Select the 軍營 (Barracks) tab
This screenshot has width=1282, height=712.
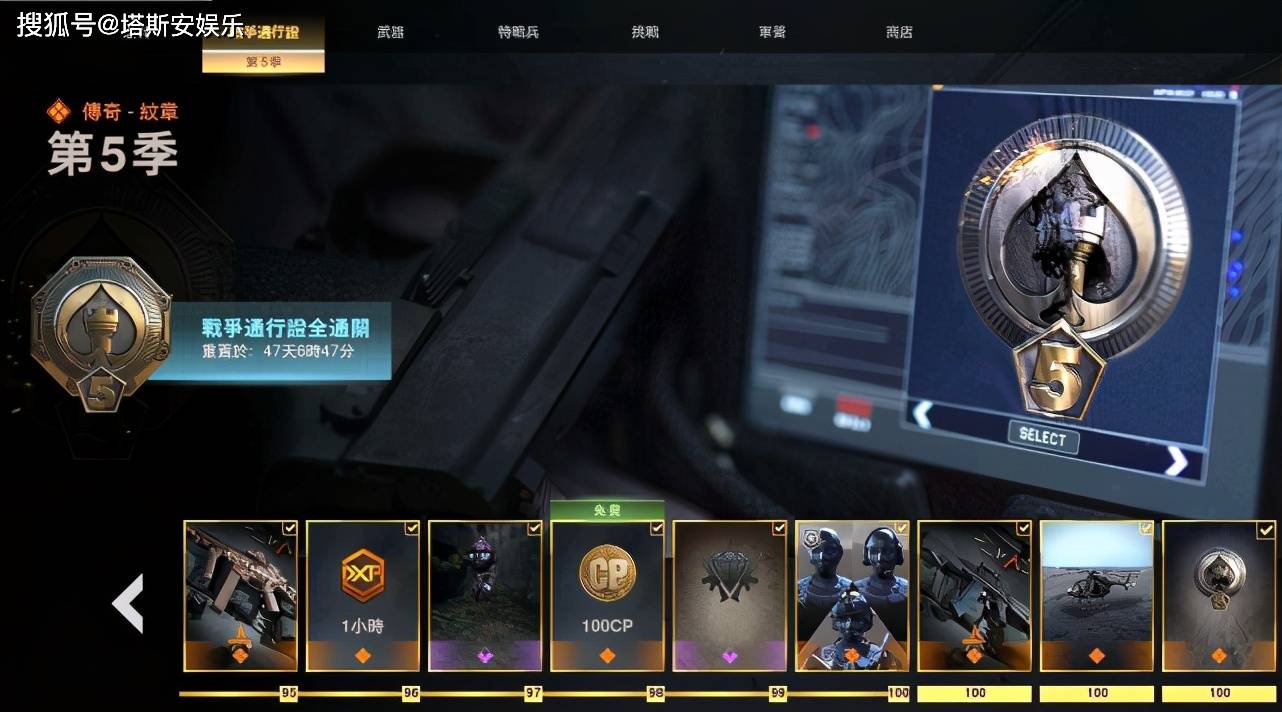[772, 32]
